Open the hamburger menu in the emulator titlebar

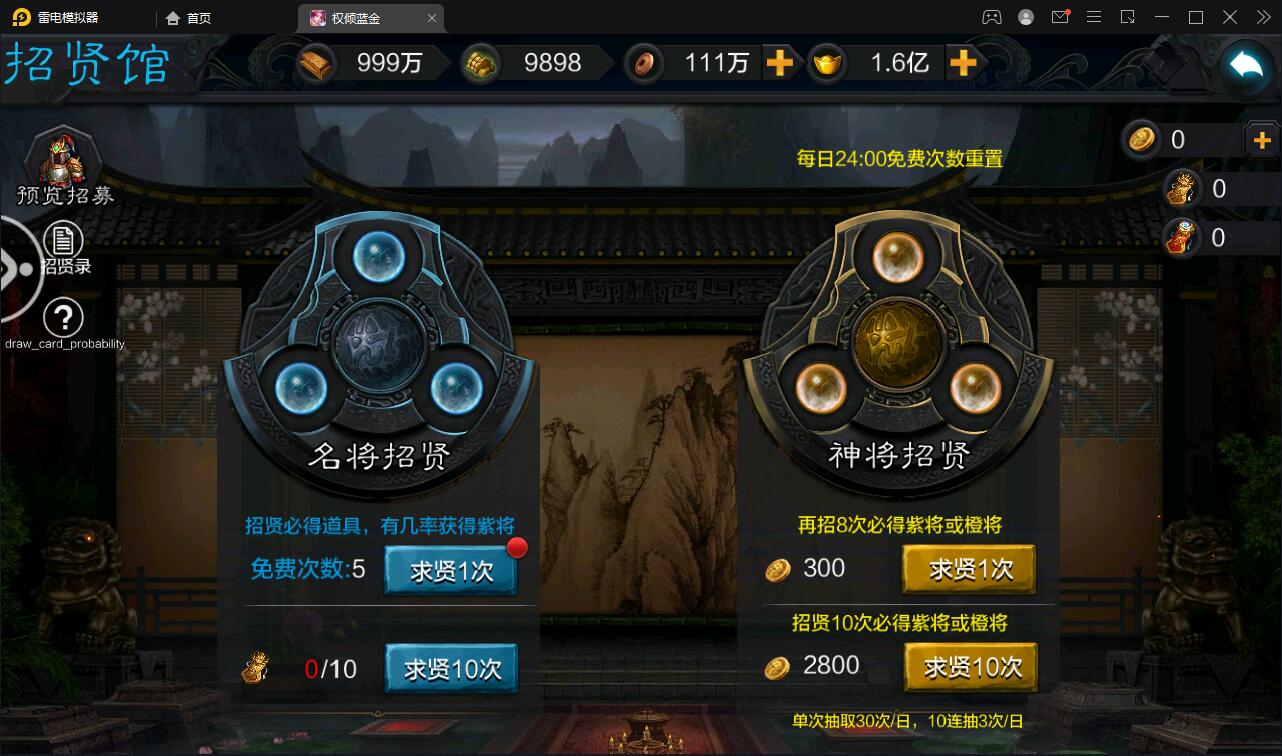coord(1094,17)
